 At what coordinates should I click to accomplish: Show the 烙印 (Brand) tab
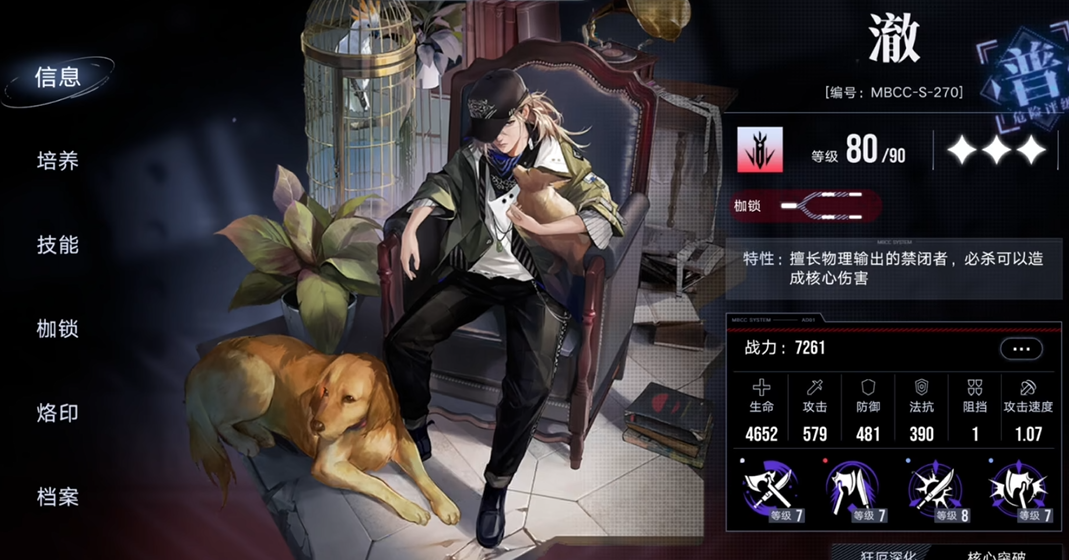coord(58,413)
